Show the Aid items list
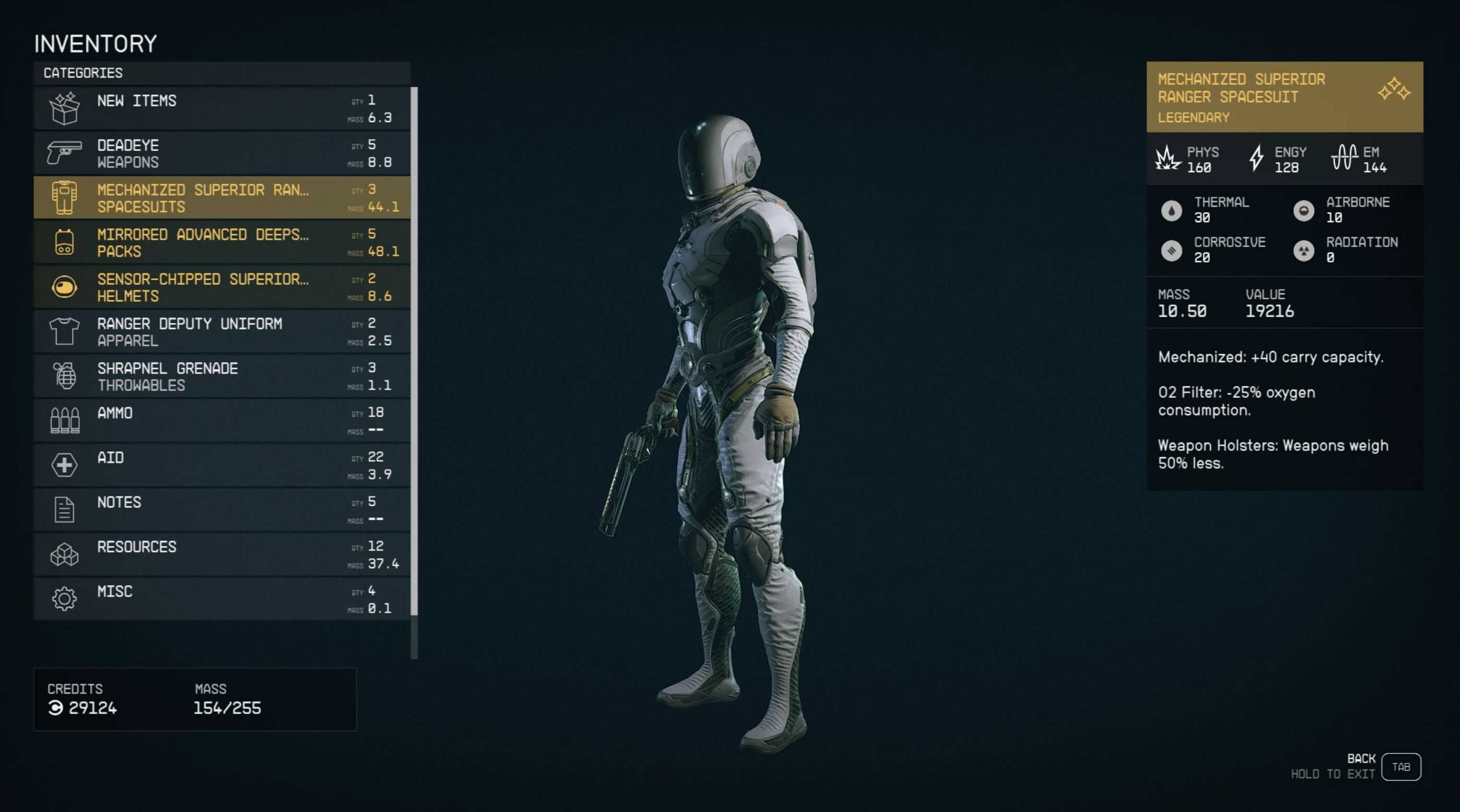Viewport: 1460px width, 812px height. pyautogui.click(x=221, y=465)
